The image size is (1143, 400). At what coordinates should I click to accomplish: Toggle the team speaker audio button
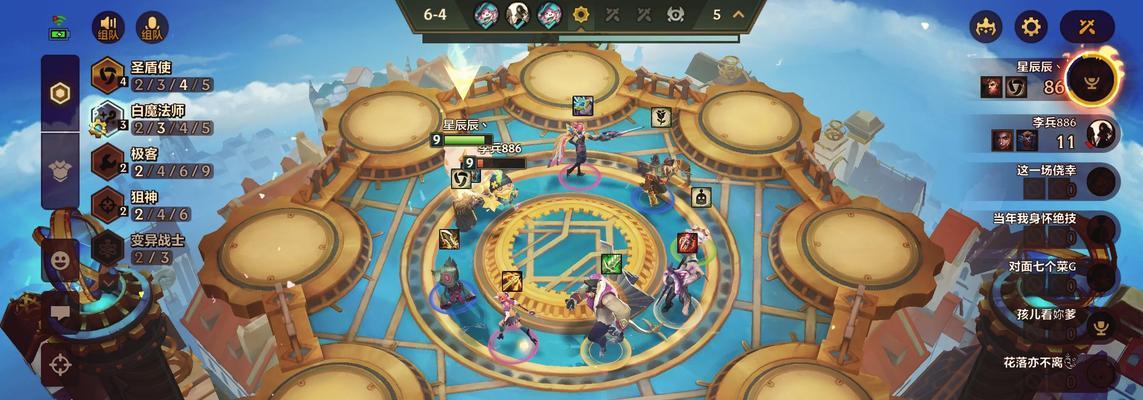coord(108,27)
